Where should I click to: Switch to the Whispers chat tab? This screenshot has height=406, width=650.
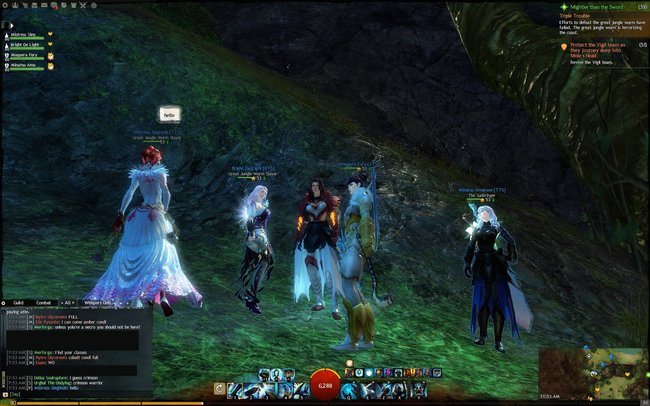[x=98, y=301]
